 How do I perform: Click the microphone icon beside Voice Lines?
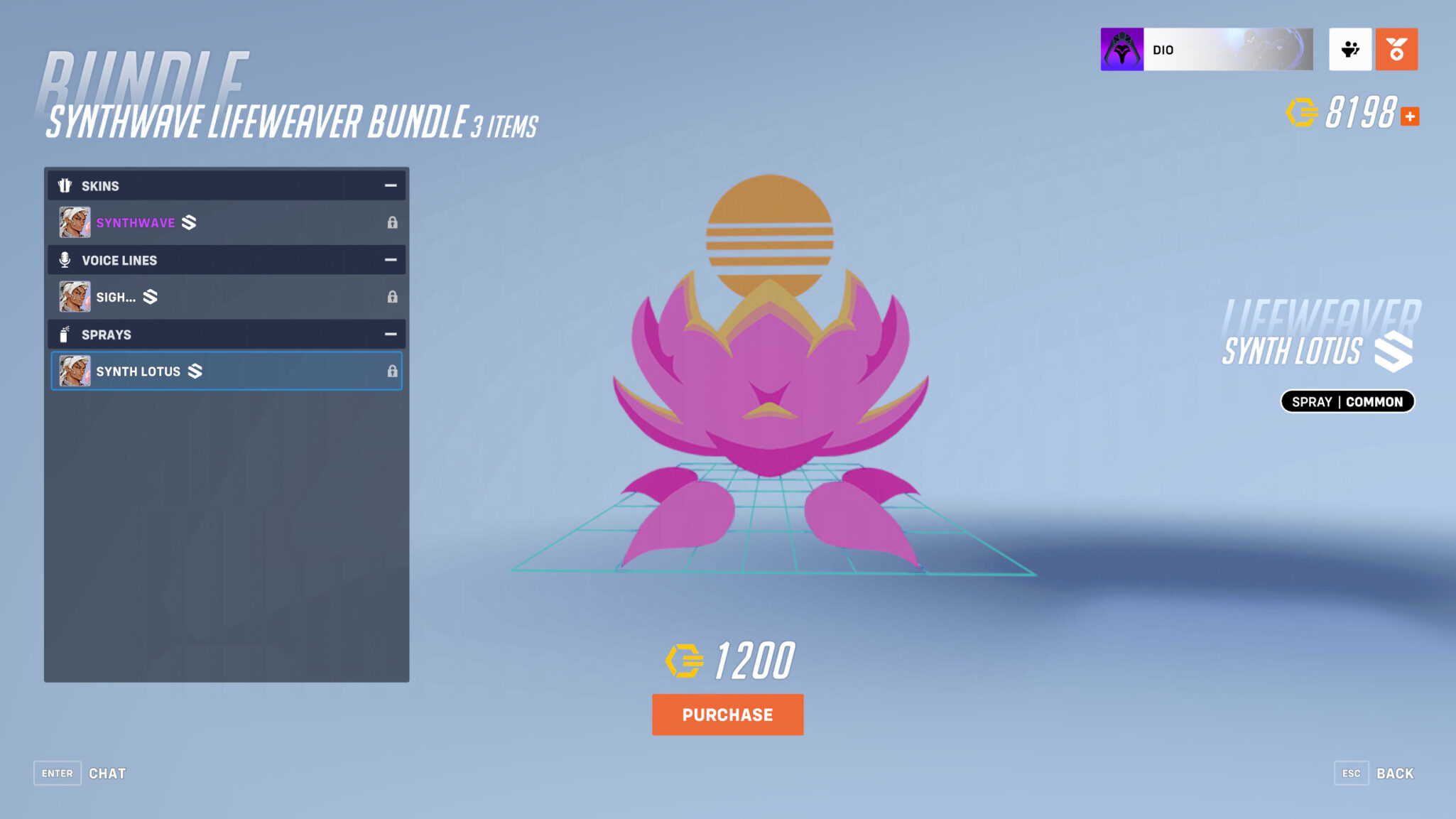click(x=65, y=260)
